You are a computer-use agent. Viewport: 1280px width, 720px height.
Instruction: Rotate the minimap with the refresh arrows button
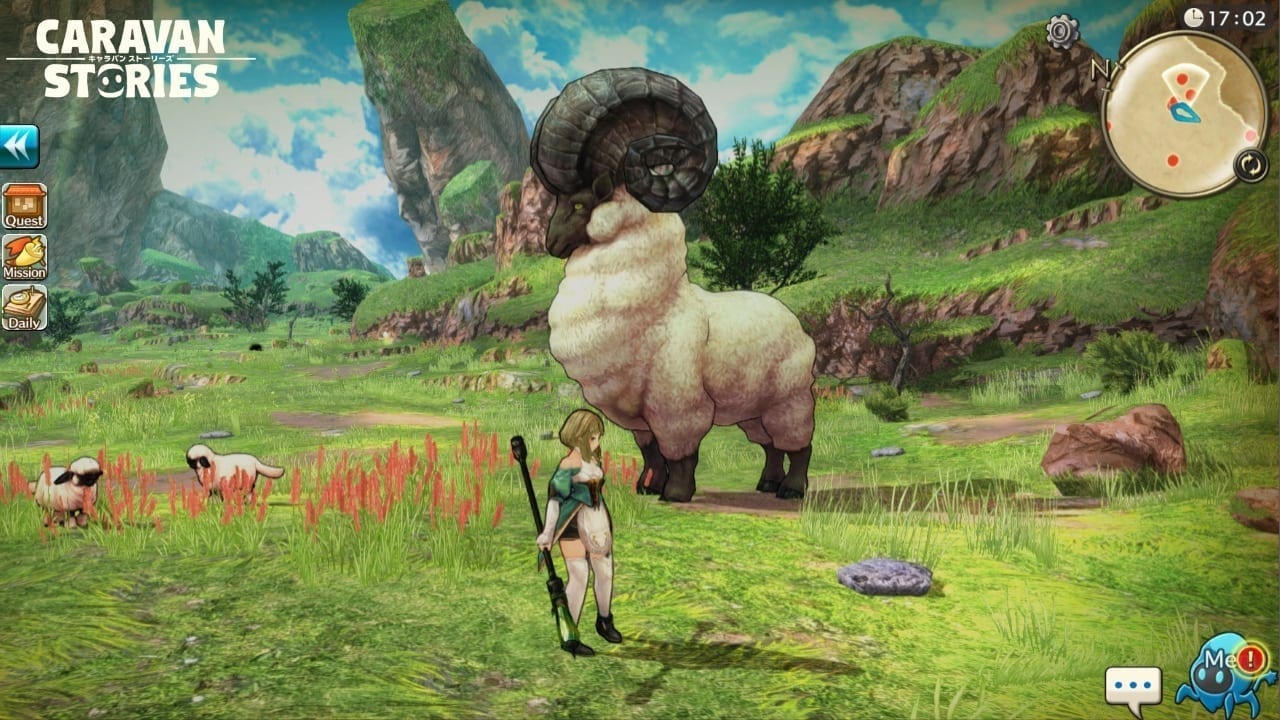[1250, 165]
